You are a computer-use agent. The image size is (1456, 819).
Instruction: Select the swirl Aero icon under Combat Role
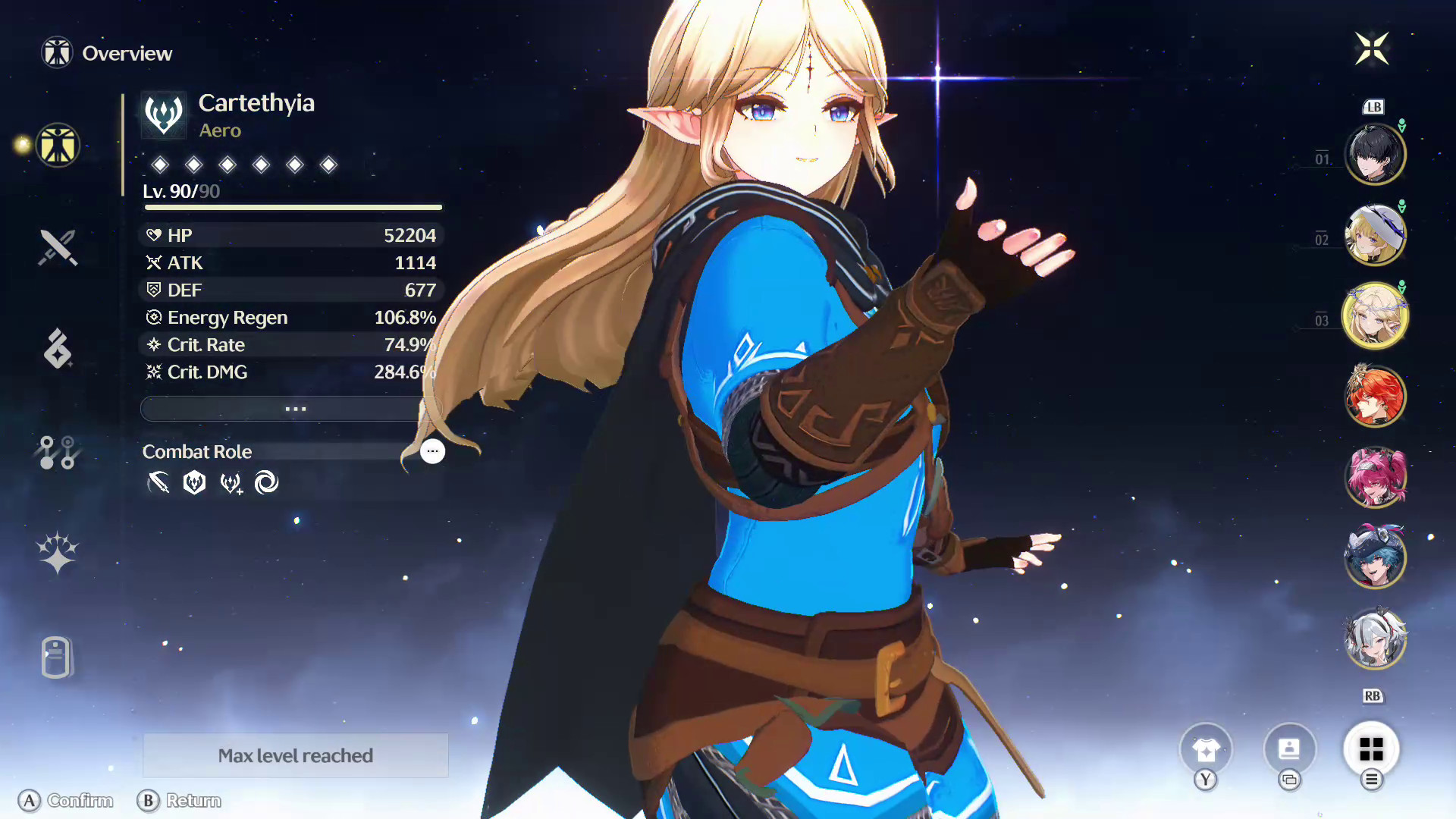pos(266,482)
